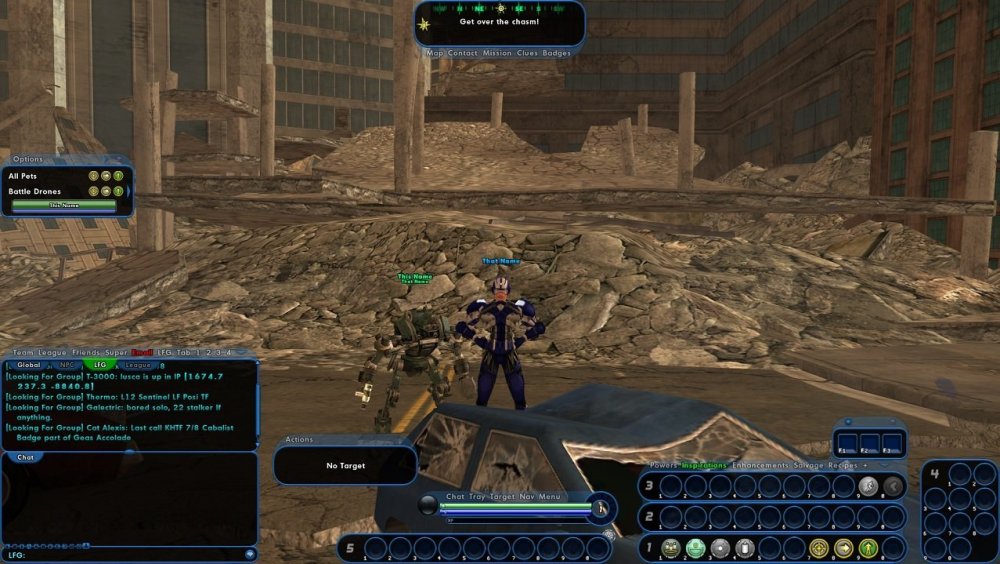
Task: Open the Map from the navigation bar
Action: click(435, 53)
